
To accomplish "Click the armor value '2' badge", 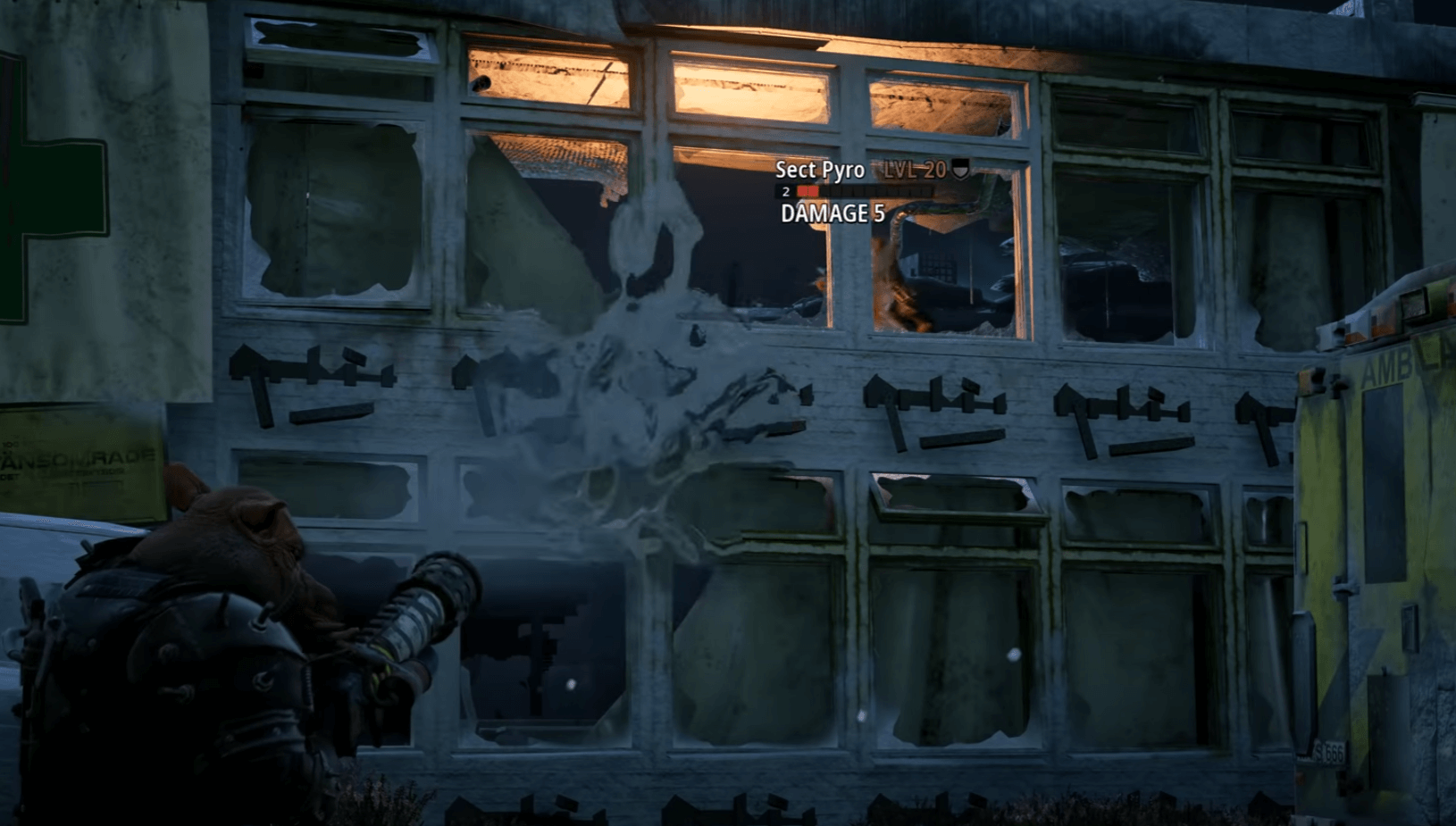I will (784, 191).
